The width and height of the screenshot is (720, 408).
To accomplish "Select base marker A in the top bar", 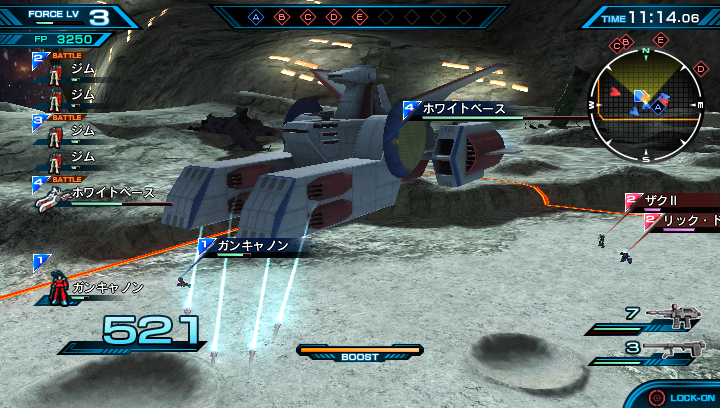I will (256, 17).
